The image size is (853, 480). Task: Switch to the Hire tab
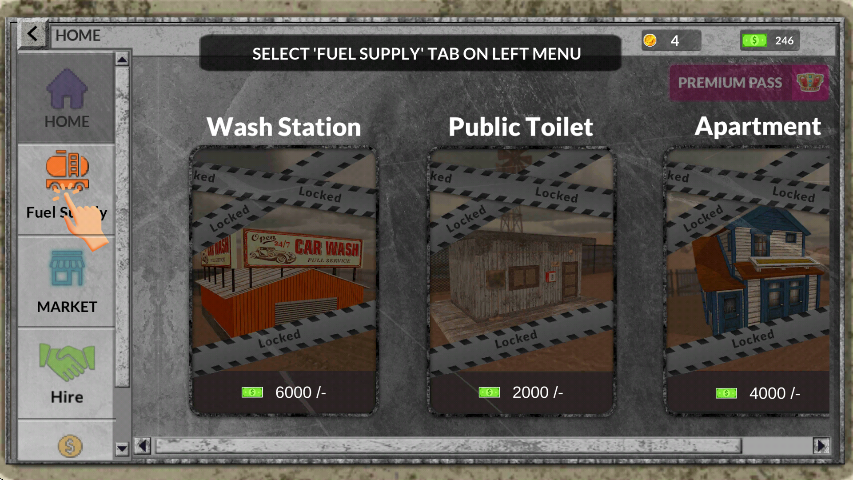(66, 372)
